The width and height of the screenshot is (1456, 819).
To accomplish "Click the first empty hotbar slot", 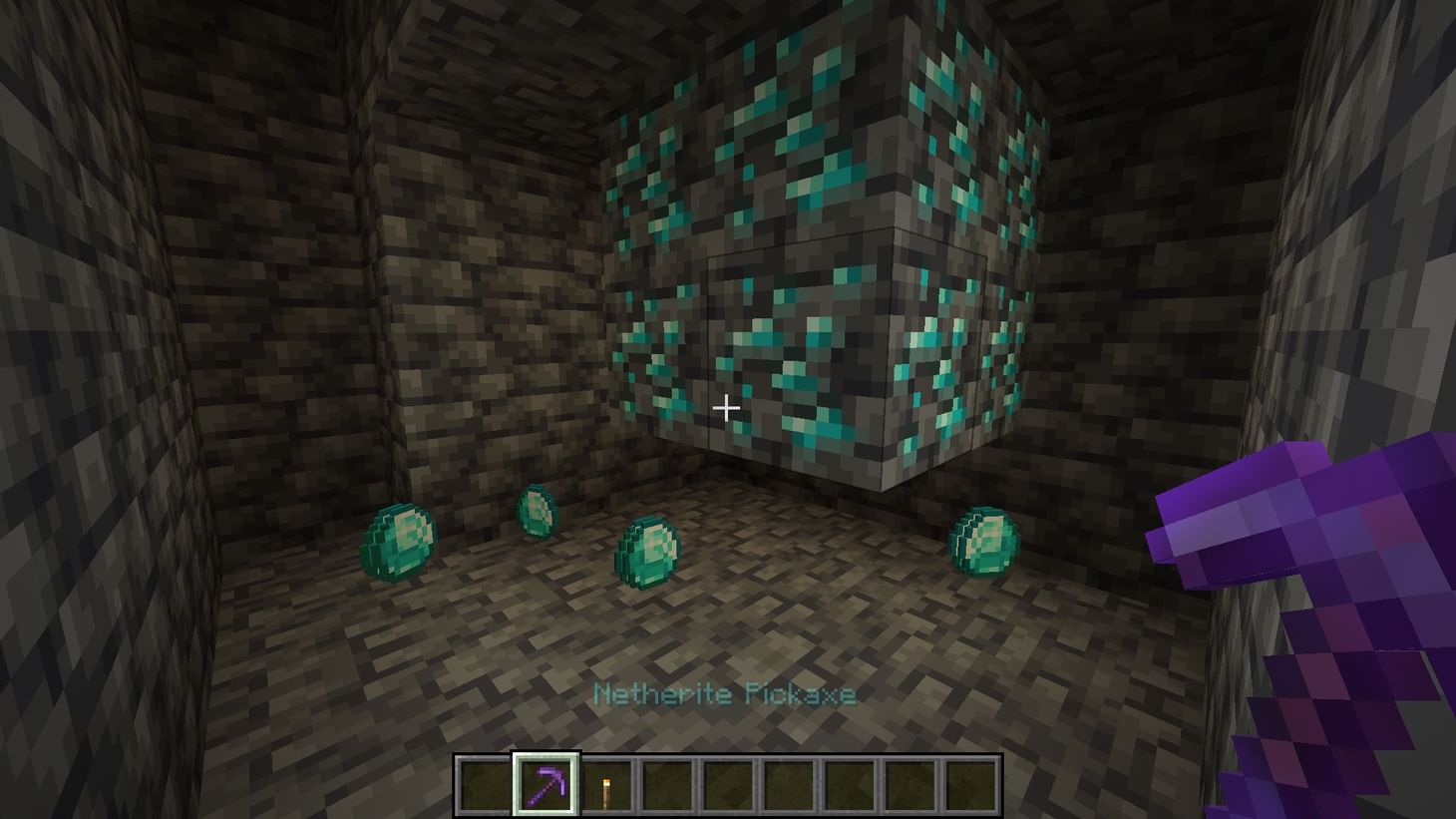I will point(485,786).
